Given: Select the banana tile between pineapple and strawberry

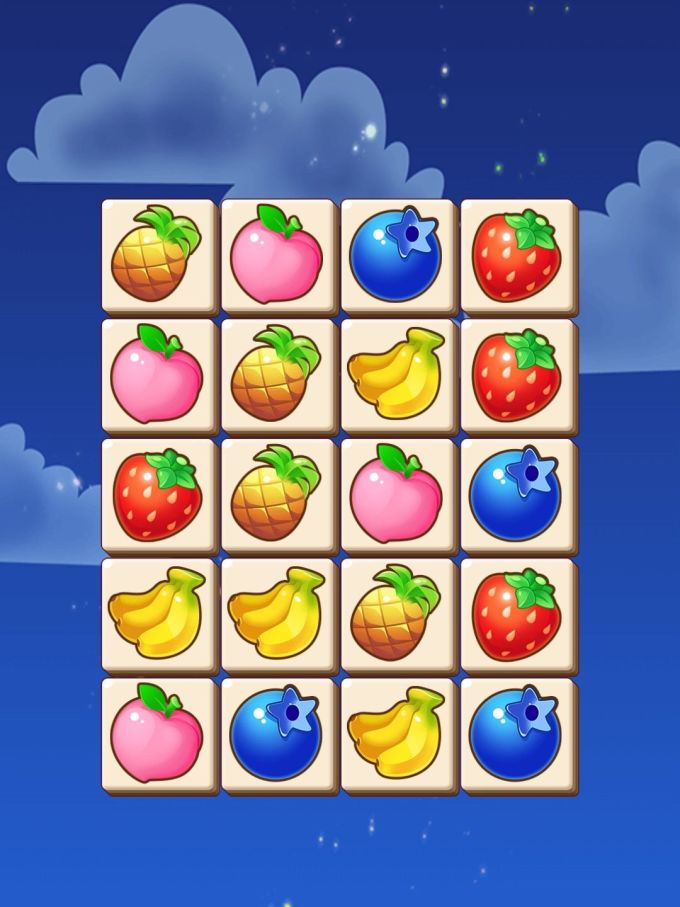Looking at the screenshot, I should (x=398, y=375).
